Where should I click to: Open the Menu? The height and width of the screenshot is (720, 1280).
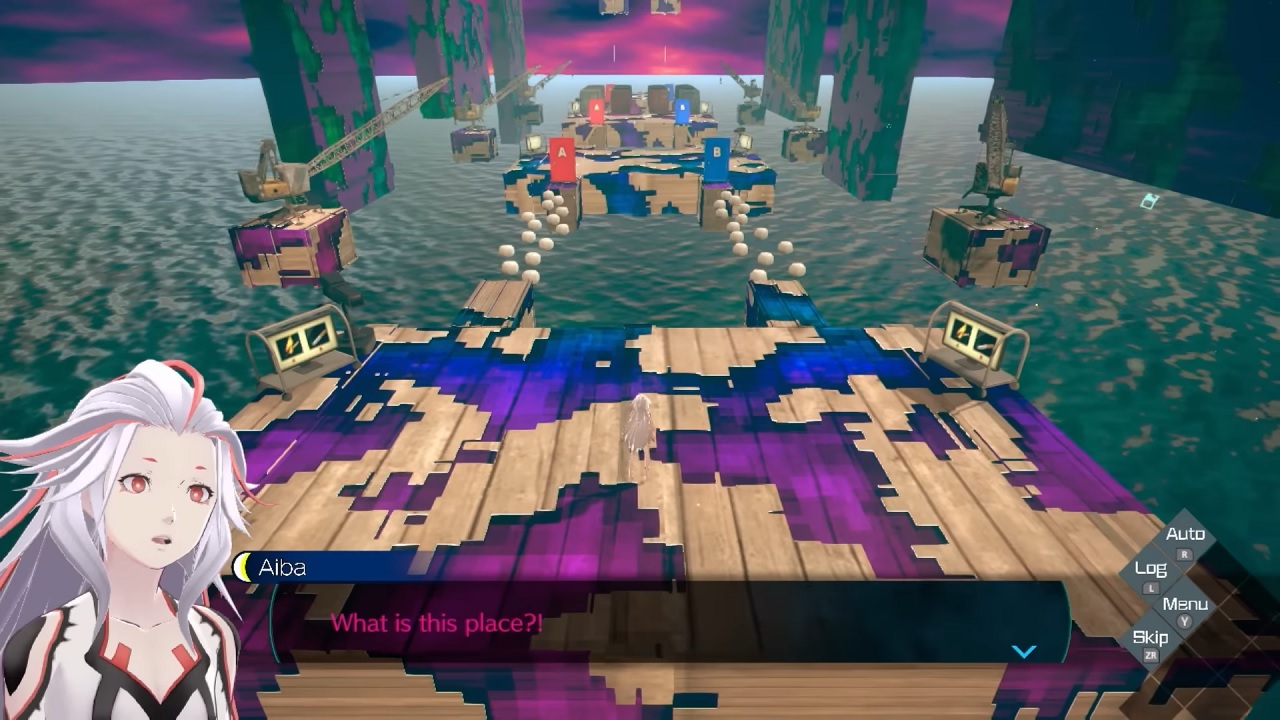(x=1185, y=605)
